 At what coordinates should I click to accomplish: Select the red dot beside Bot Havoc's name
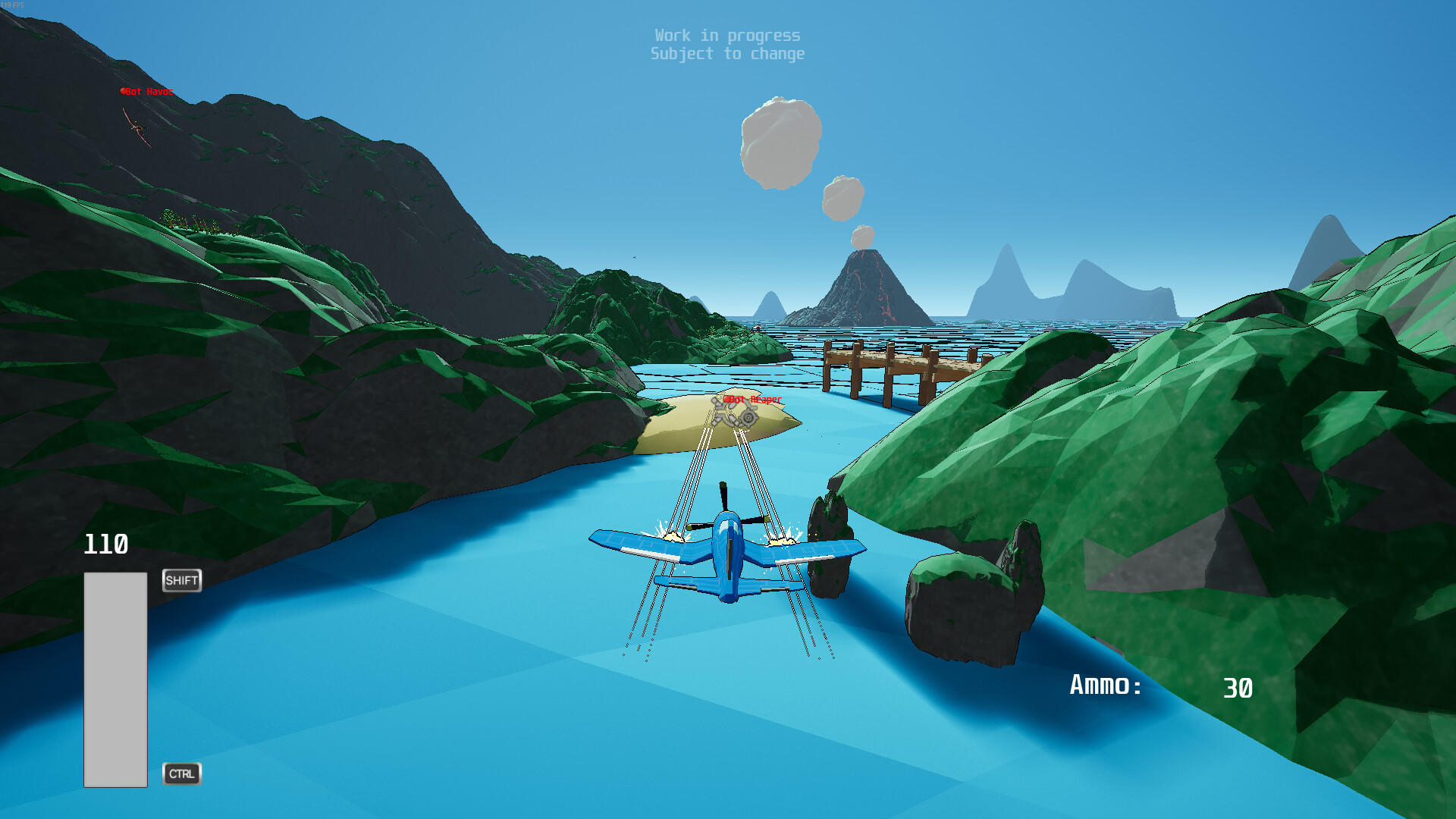coord(123,91)
